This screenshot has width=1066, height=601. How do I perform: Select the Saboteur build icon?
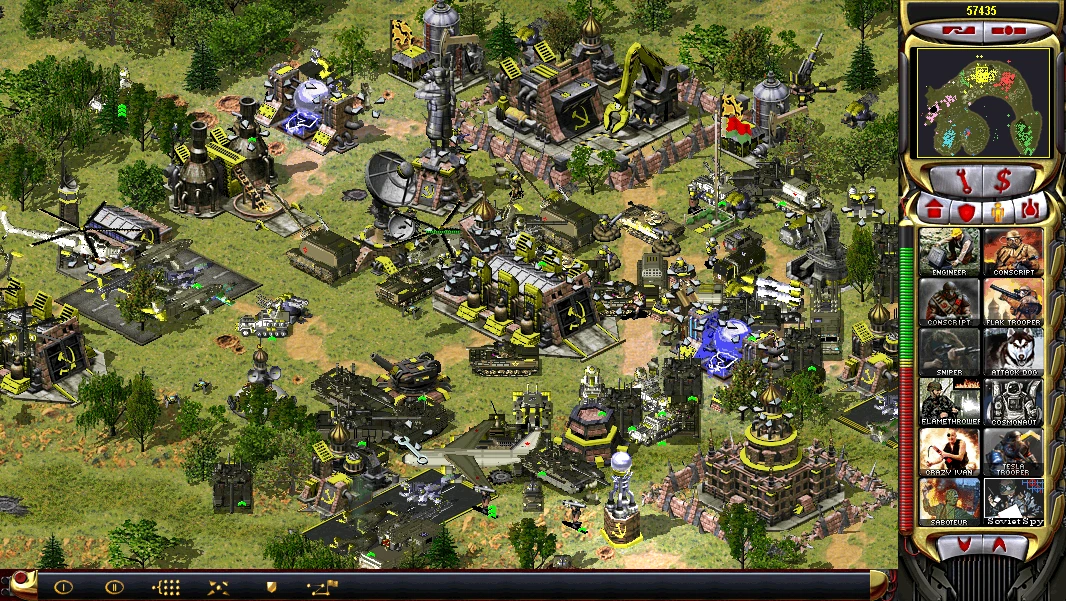tap(950, 502)
